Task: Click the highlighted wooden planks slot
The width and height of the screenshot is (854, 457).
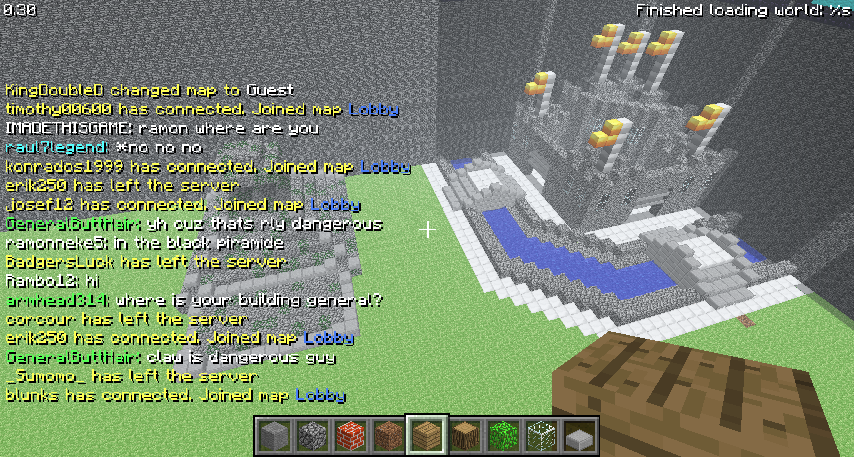Action: 426,436
